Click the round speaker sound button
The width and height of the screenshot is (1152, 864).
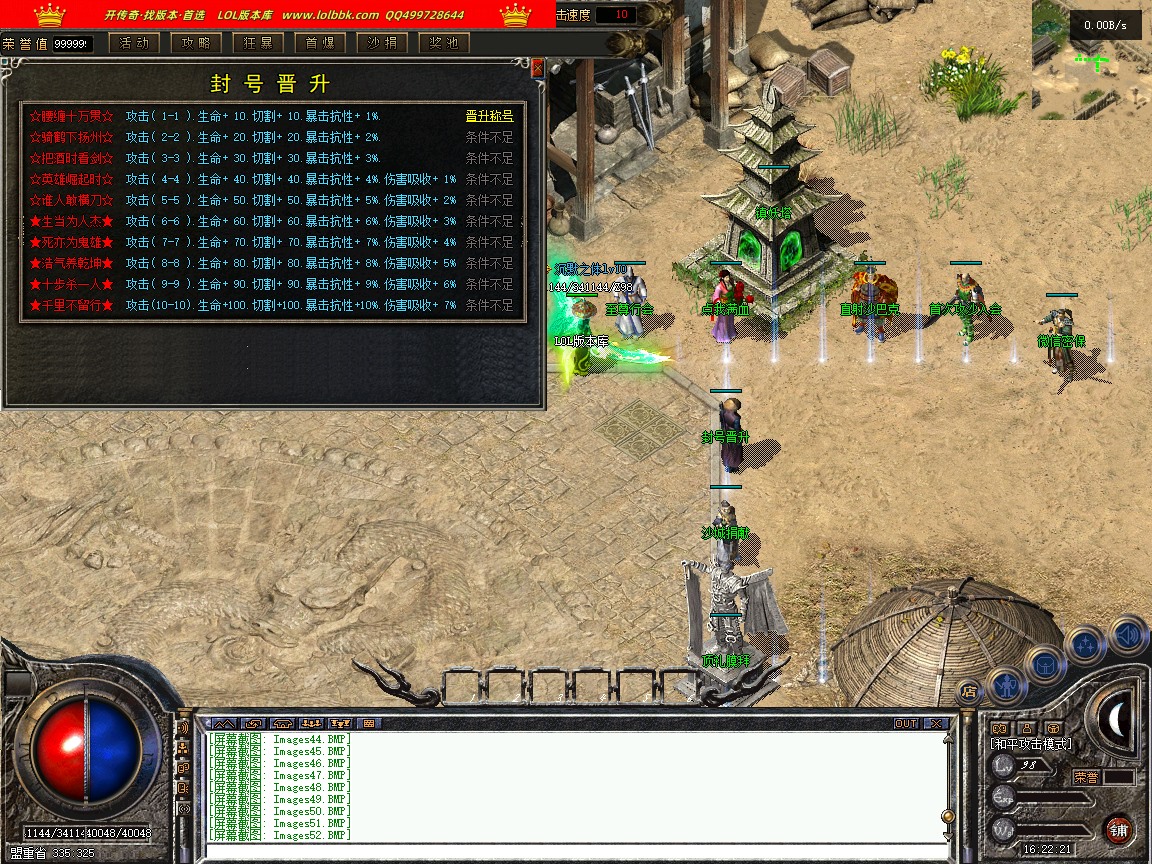click(x=1128, y=634)
